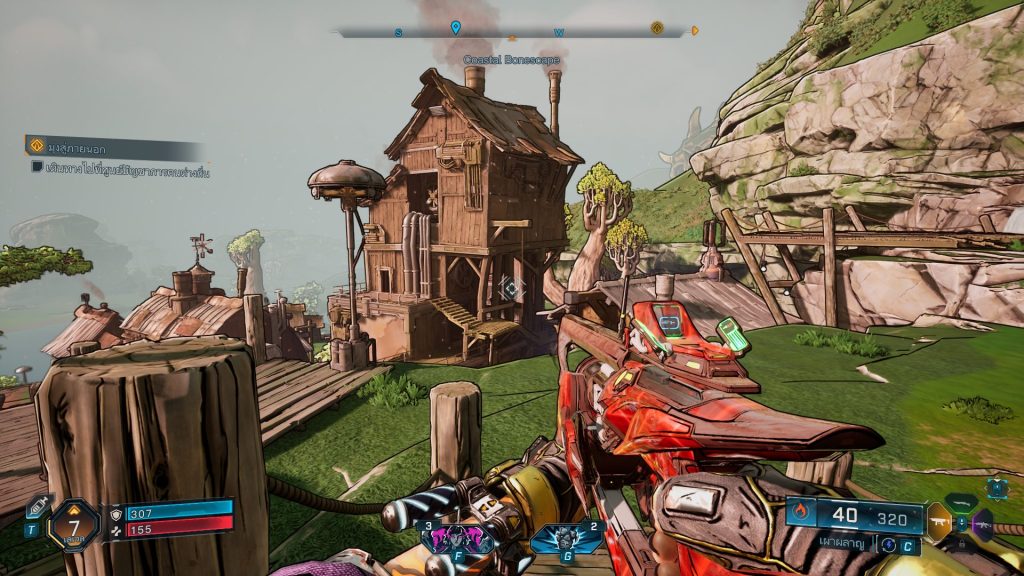Select the orange equipped weapon slot

[940, 520]
